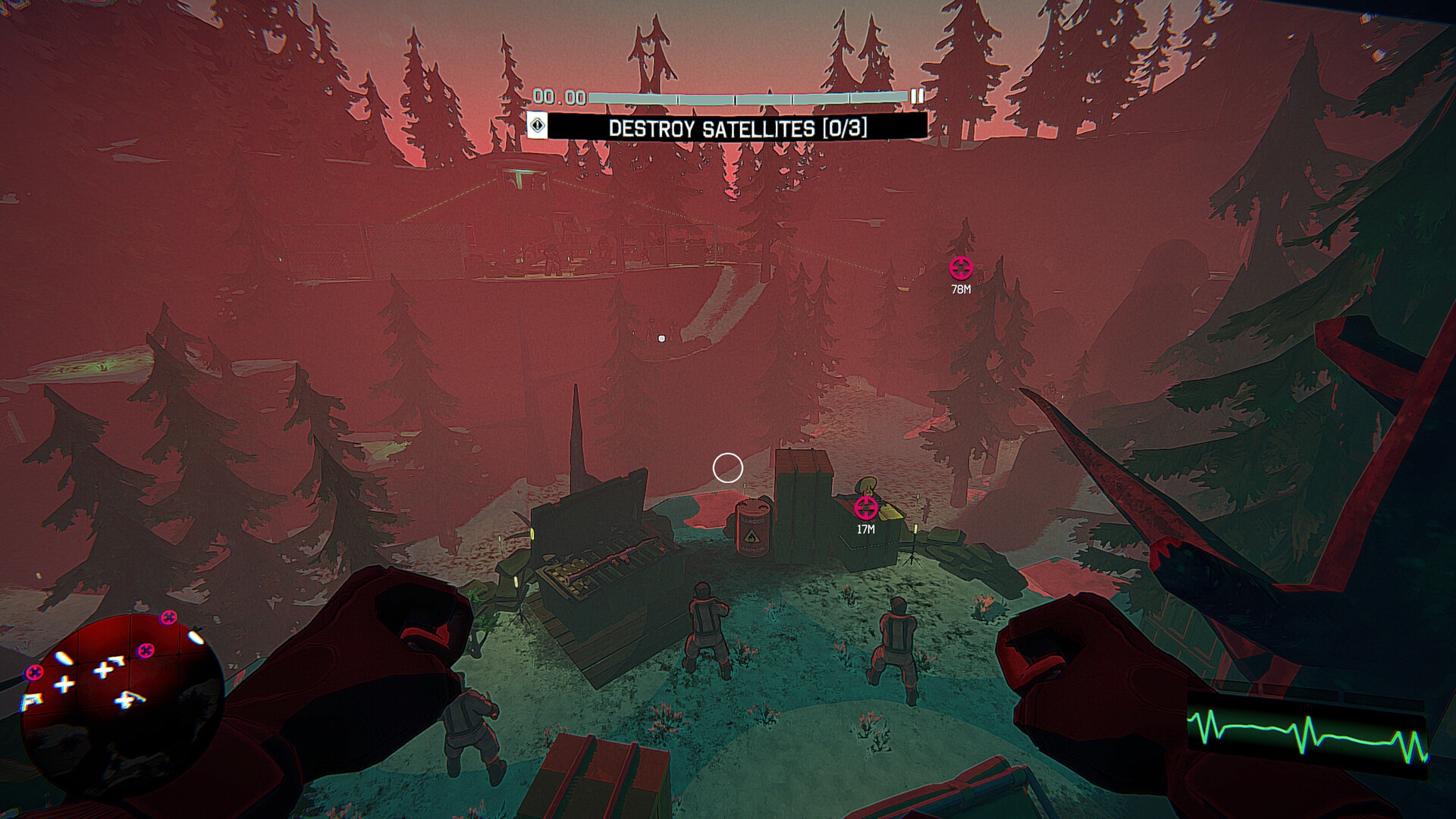Screen dimensions: 1456x819
Task: Click the diamond objective icon beside the tracker
Action: tap(537, 126)
